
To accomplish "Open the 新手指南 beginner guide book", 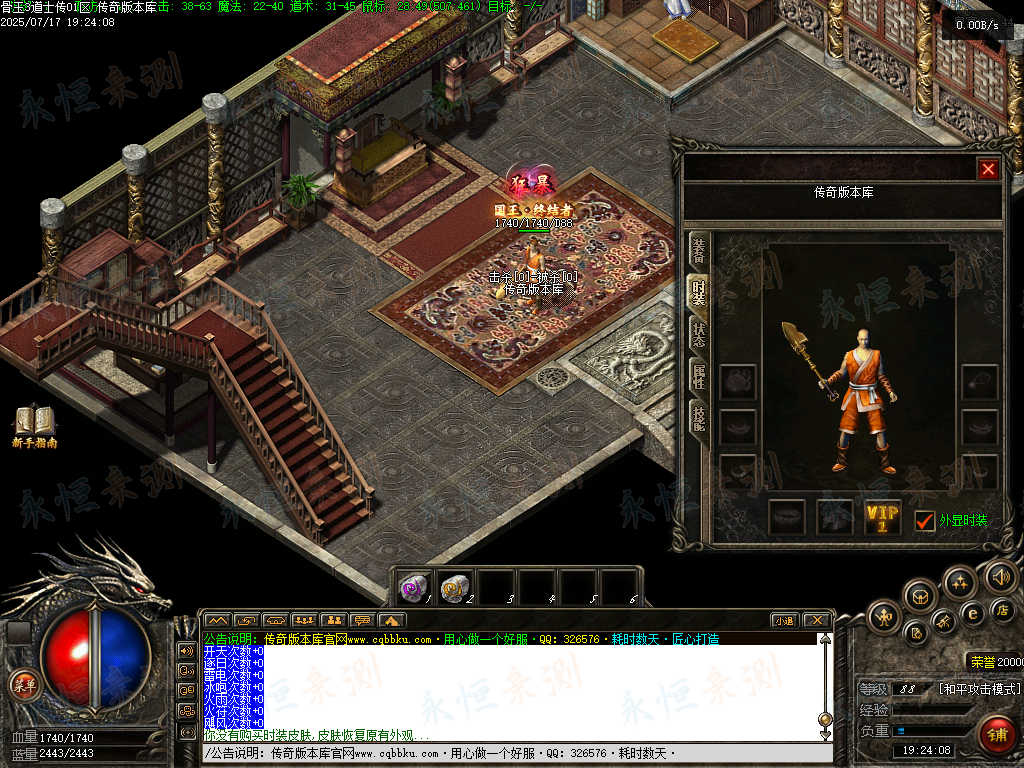I will 35,423.
